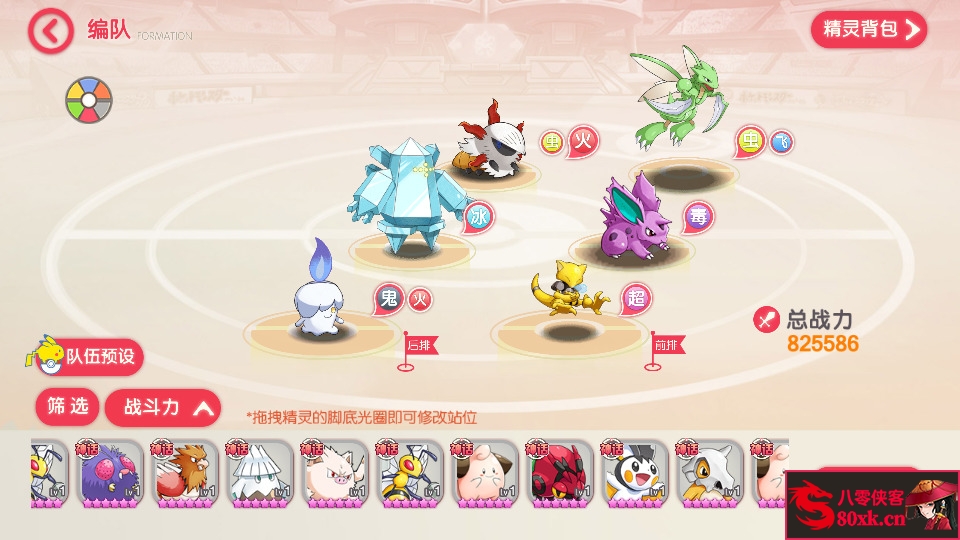Tap the 筛选 filter button
960x540 pixels.
pos(68,406)
